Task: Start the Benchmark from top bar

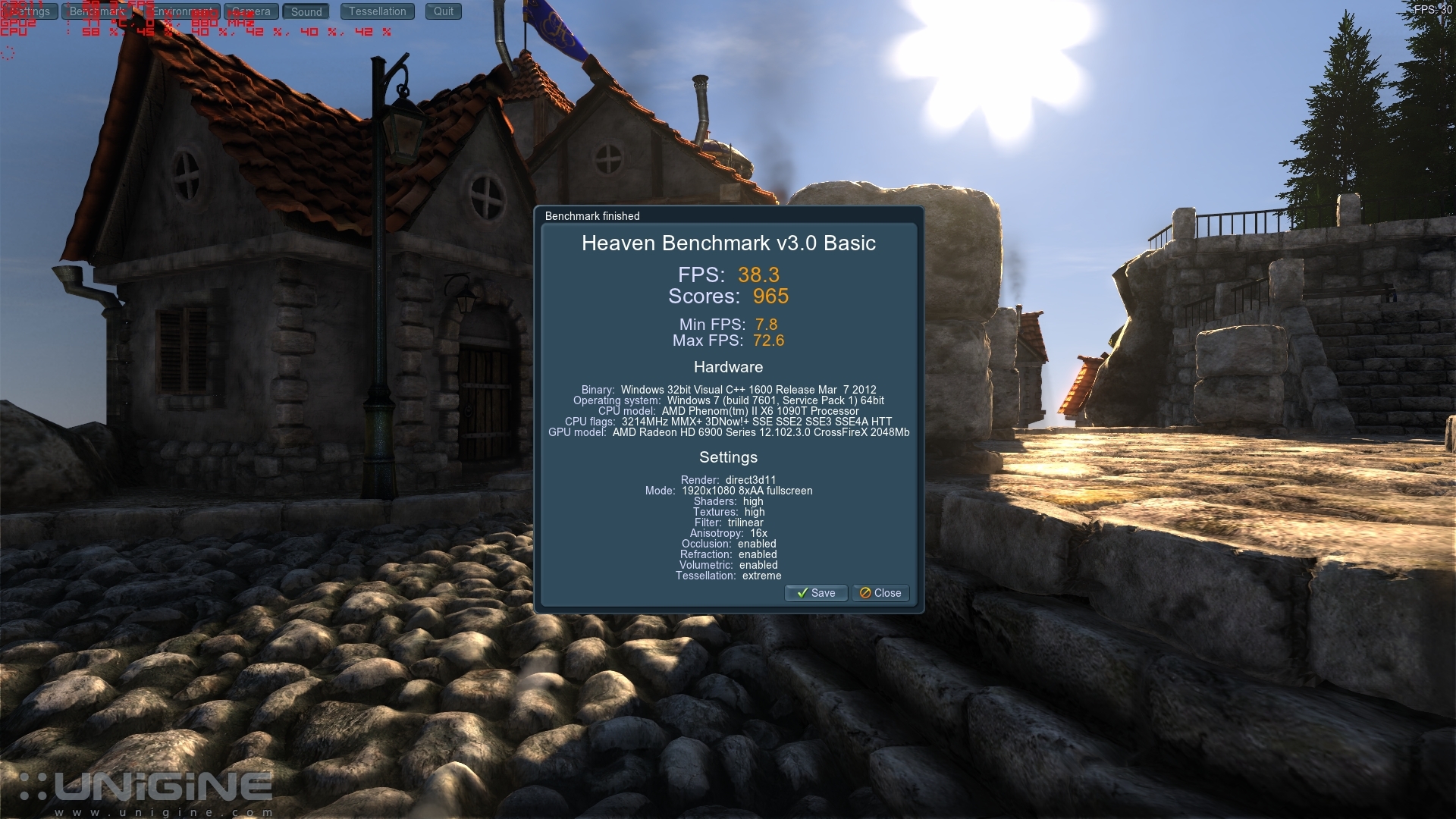Action: pos(97,11)
